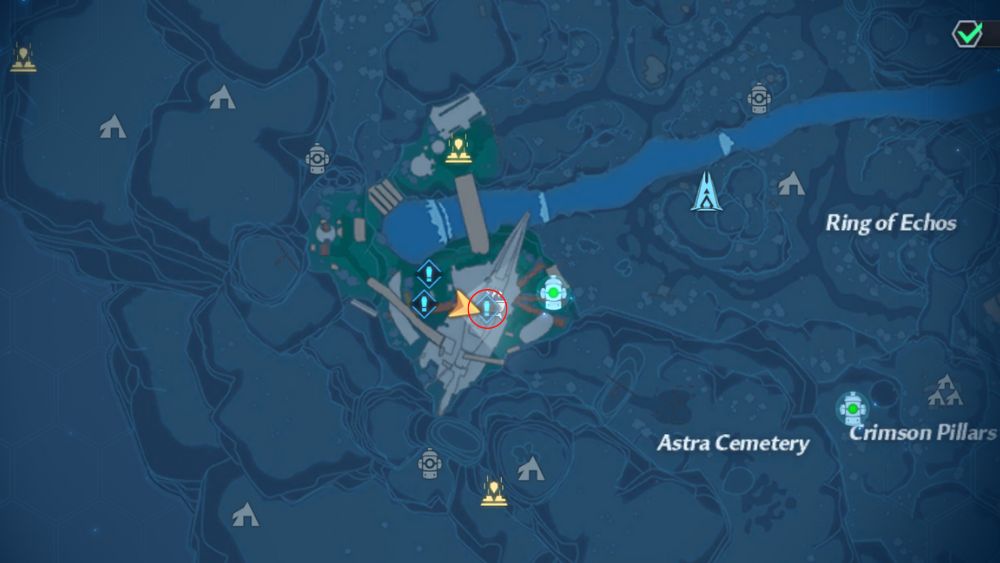The height and width of the screenshot is (563, 1000).
Task: Click the Ring of Echos area label
Action: 890,223
